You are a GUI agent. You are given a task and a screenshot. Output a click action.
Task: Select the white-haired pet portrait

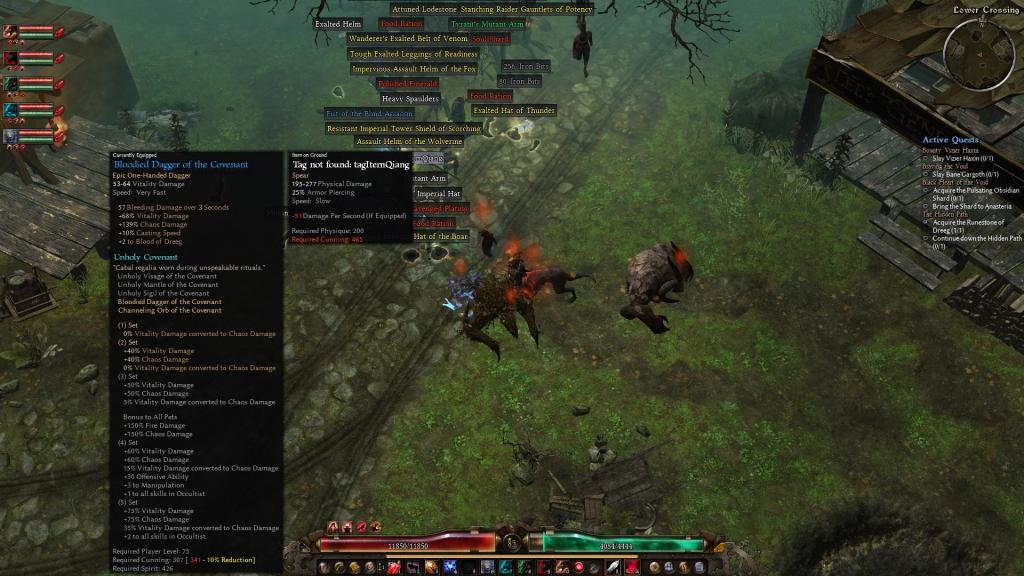point(11,135)
